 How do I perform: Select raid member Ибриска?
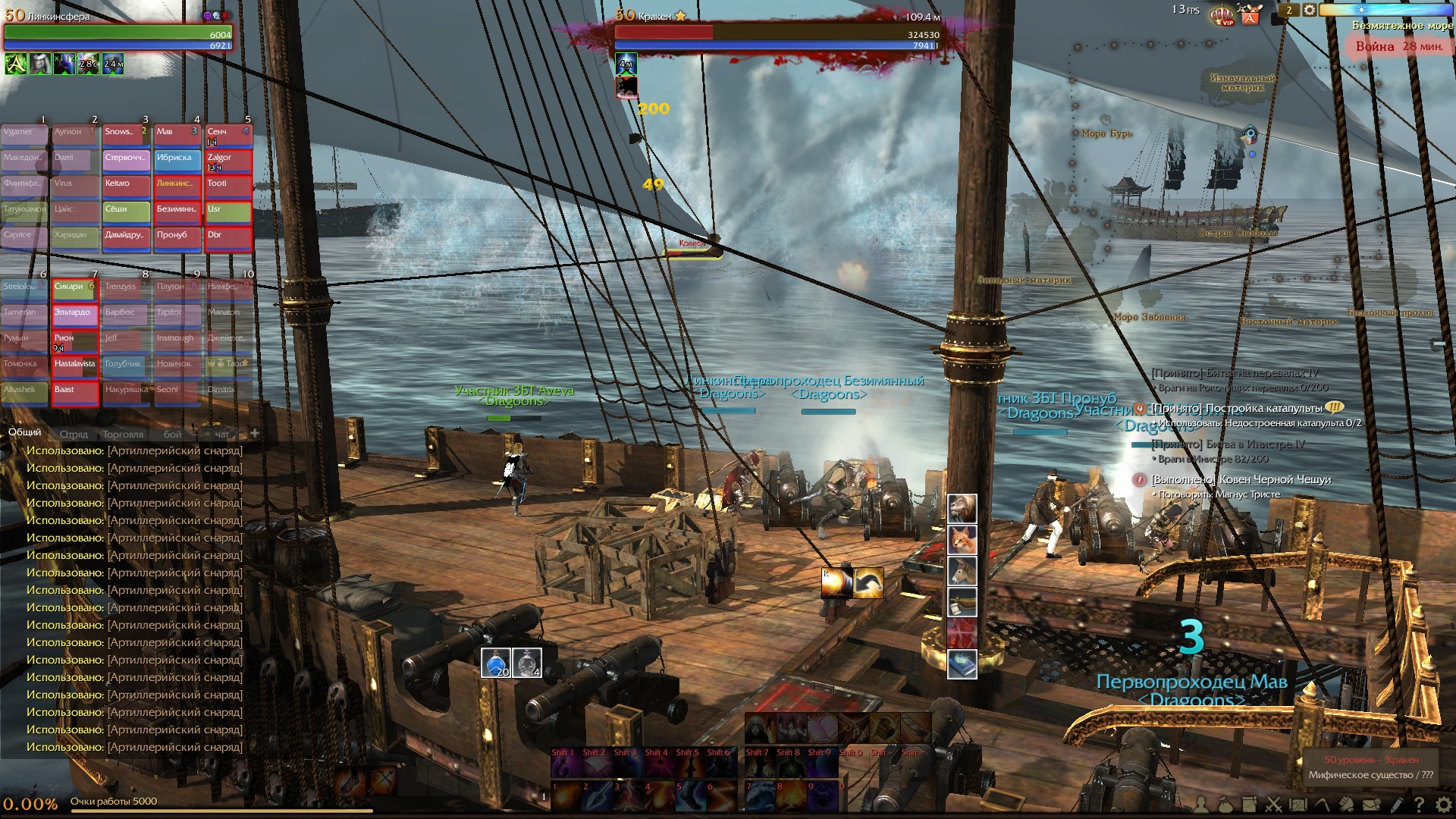point(177,160)
